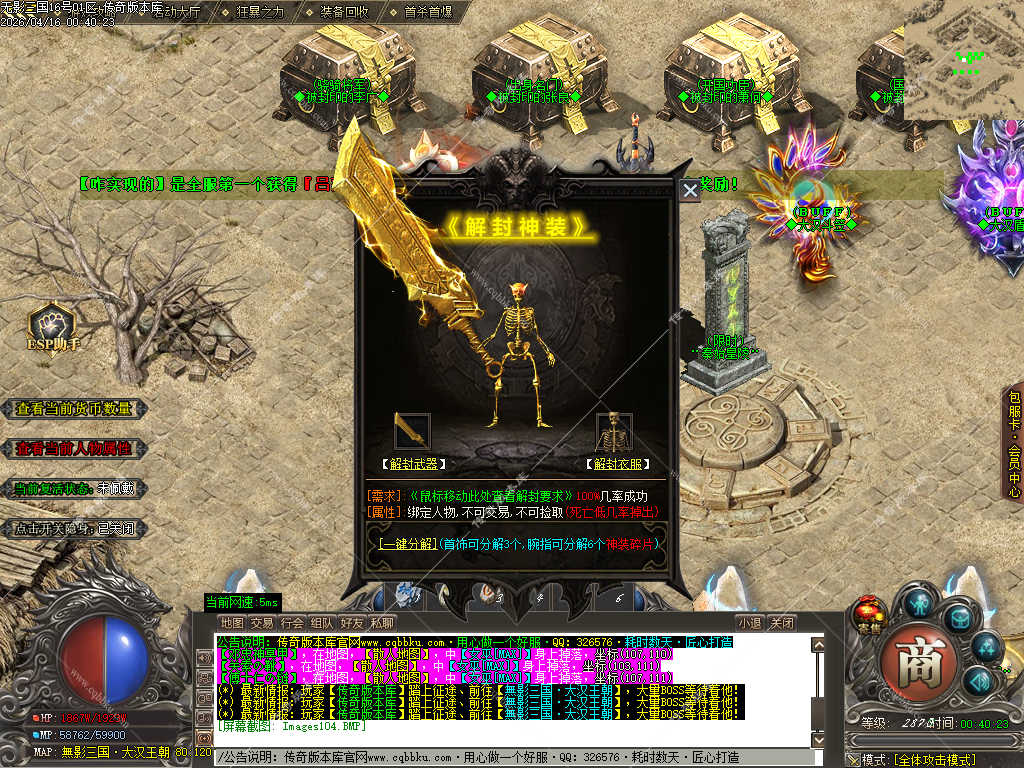
Task: Toggle the 点击开关骑马 mount switch
Action: click(74, 528)
